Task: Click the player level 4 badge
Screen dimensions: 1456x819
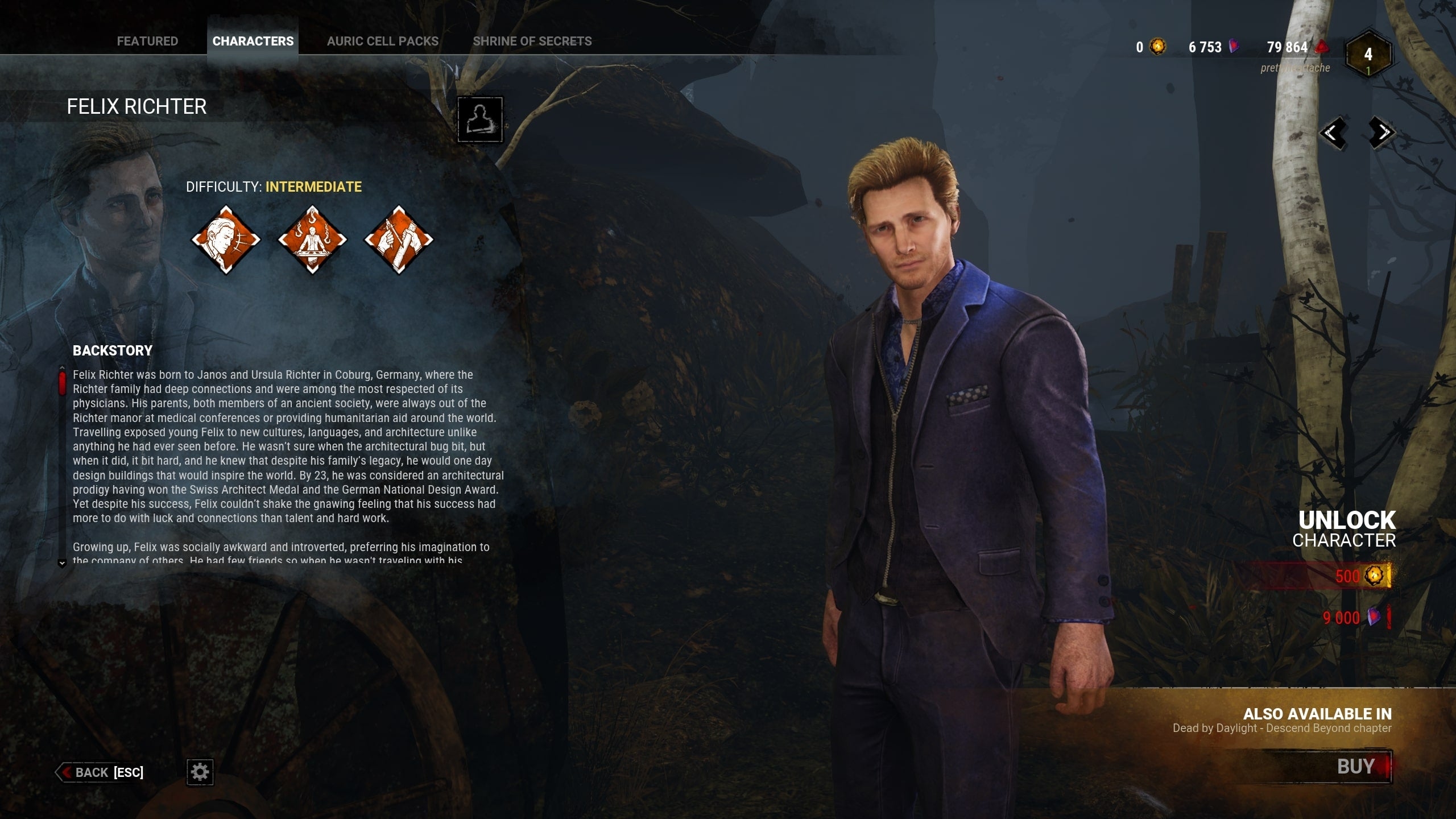Action: (1368, 55)
